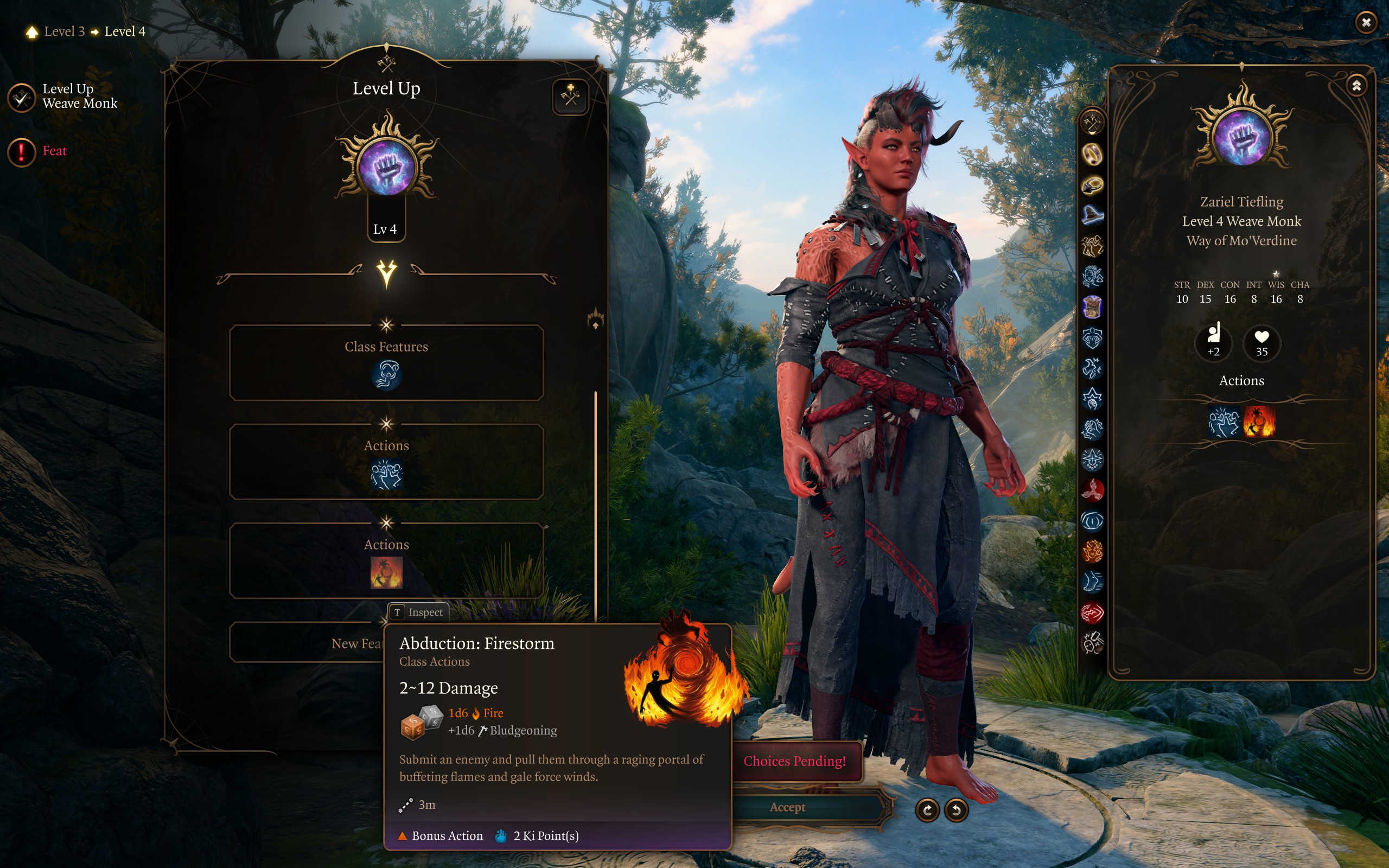Image resolution: width=1389 pixels, height=868 pixels.
Task: Inspect the Class Features icon
Action: point(386,375)
